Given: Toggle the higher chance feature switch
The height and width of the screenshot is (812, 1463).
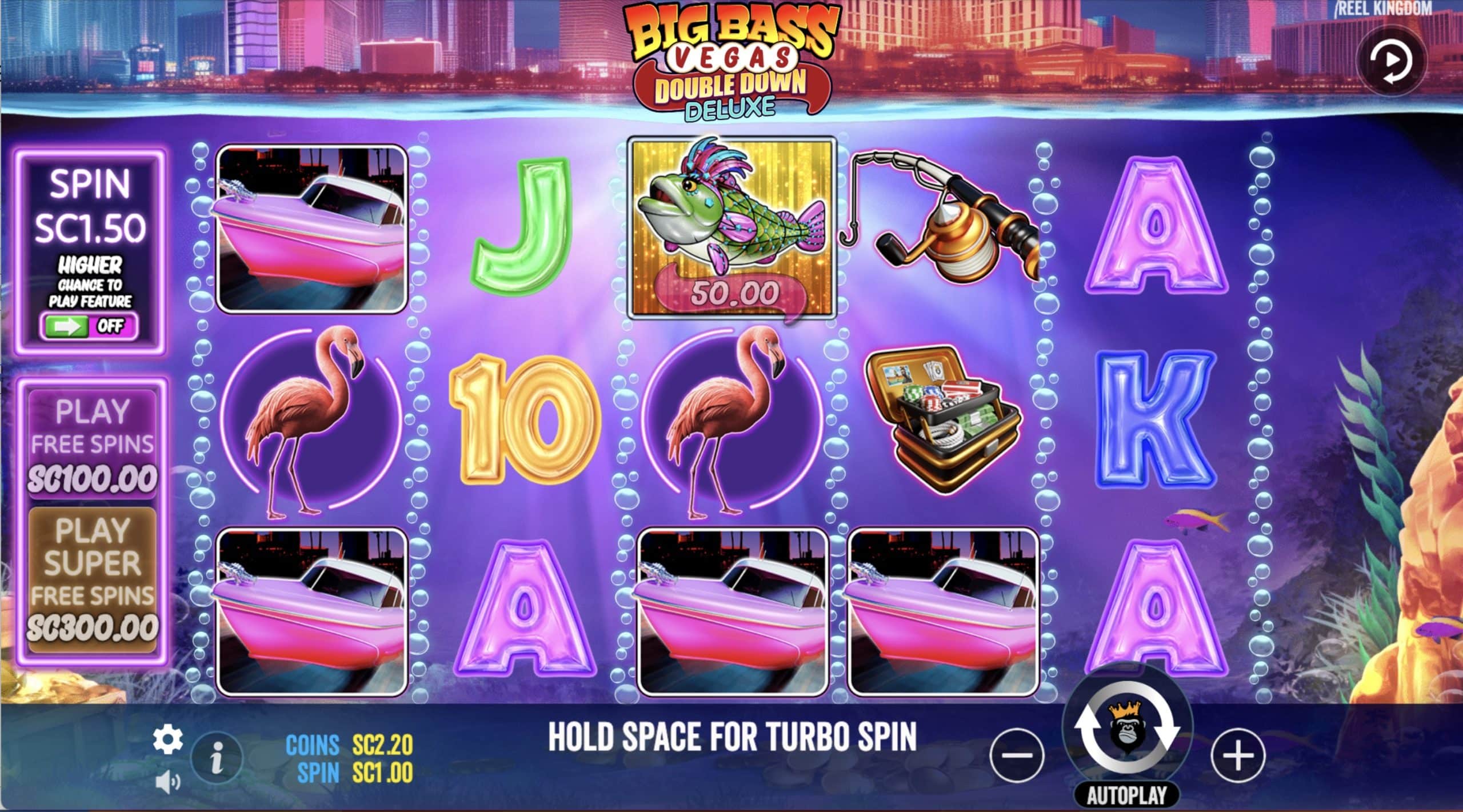Looking at the screenshot, I should (x=89, y=326).
